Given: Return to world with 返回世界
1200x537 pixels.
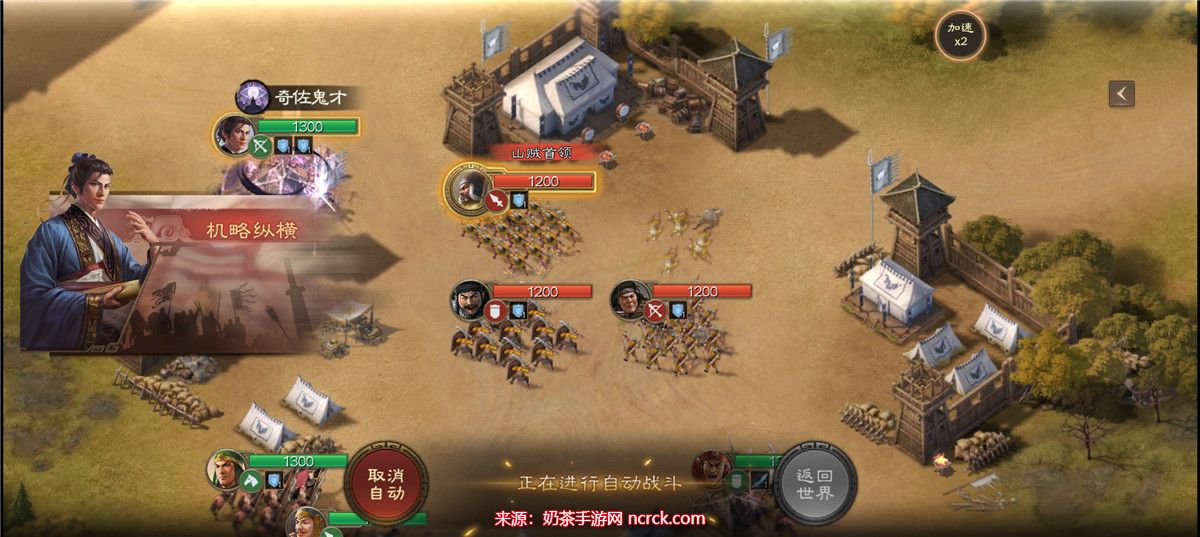Looking at the screenshot, I should coord(815,483).
